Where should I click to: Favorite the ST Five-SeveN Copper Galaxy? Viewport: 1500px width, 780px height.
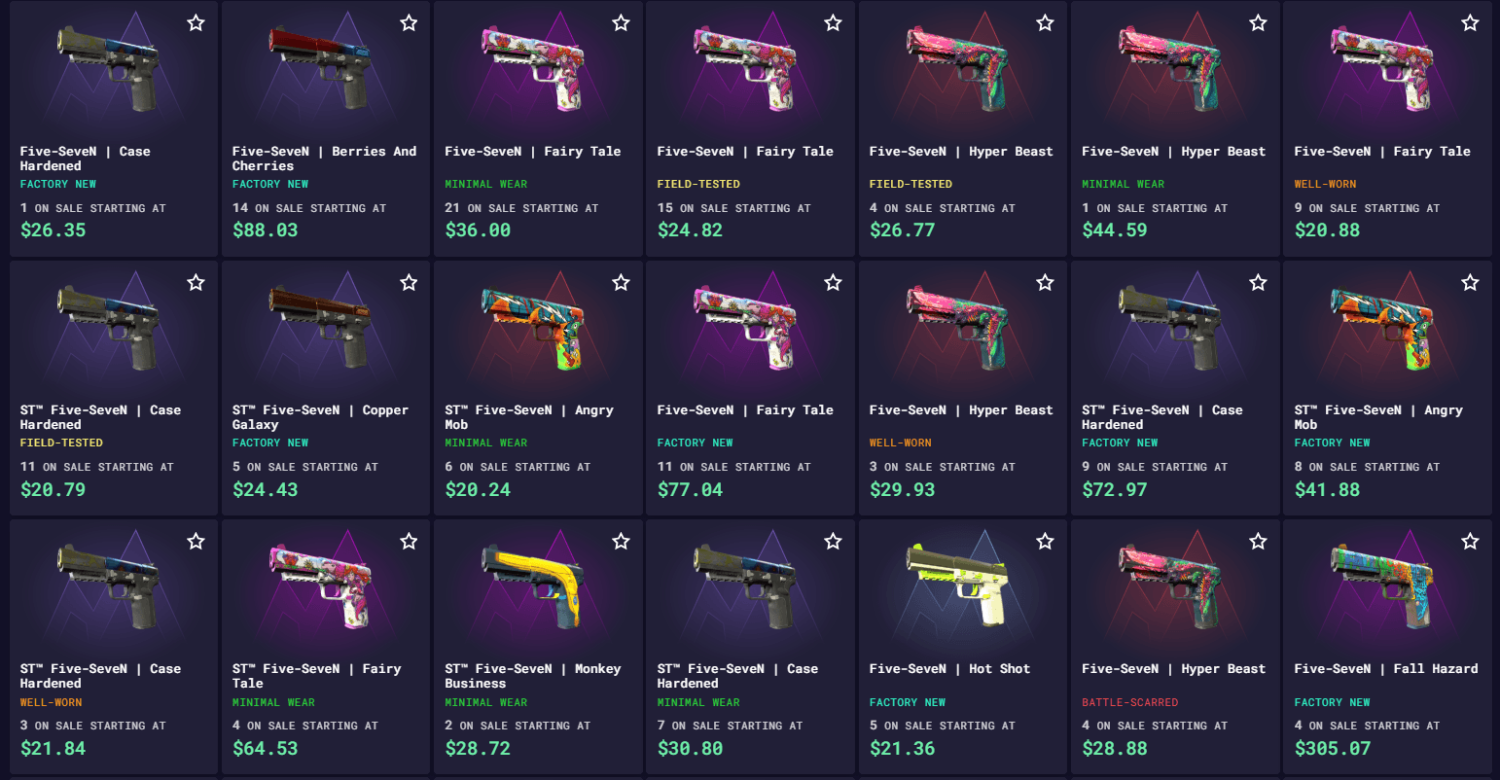click(x=408, y=282)
